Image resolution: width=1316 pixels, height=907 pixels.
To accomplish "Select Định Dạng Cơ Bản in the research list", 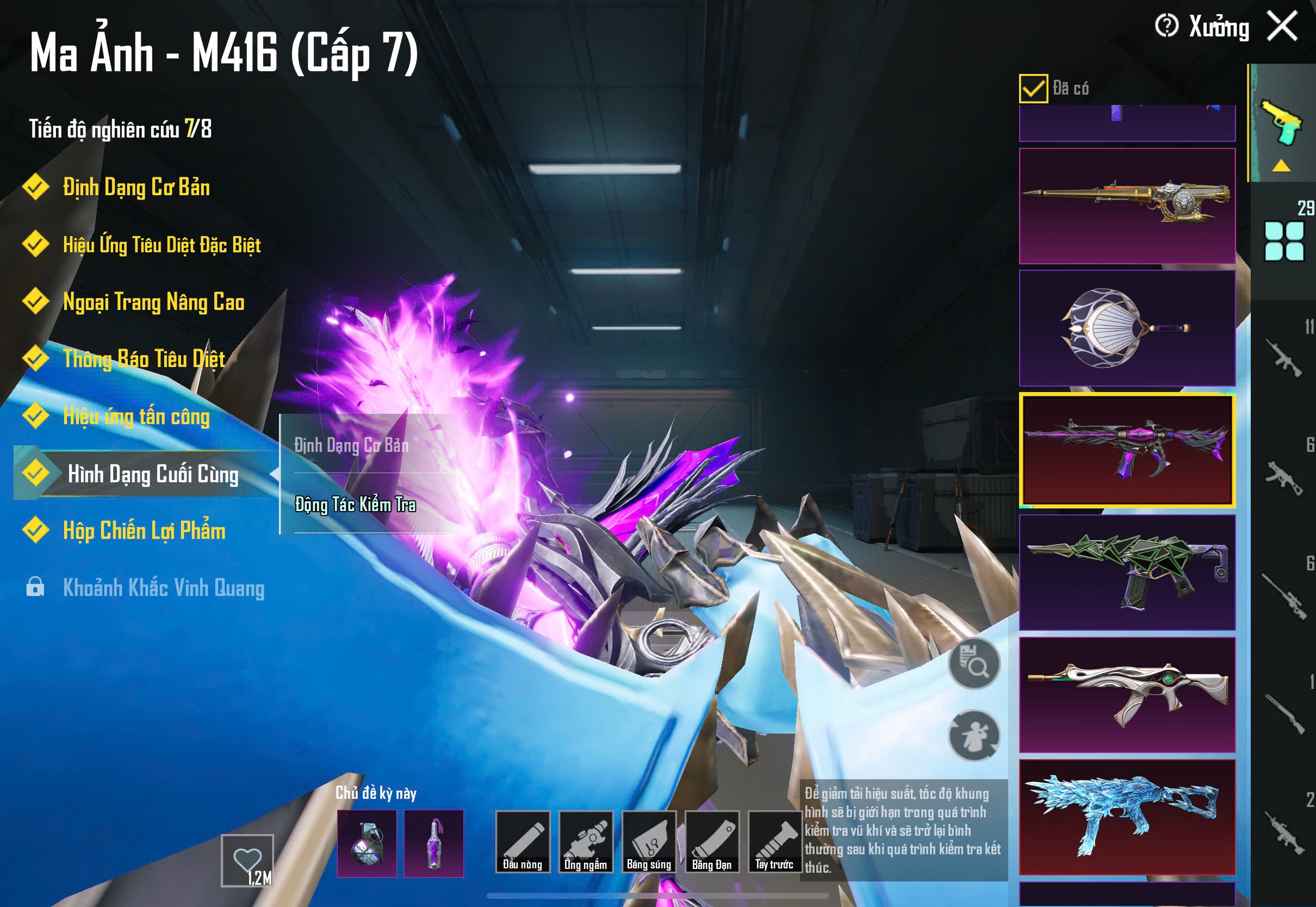I will [x=136, y=188].
